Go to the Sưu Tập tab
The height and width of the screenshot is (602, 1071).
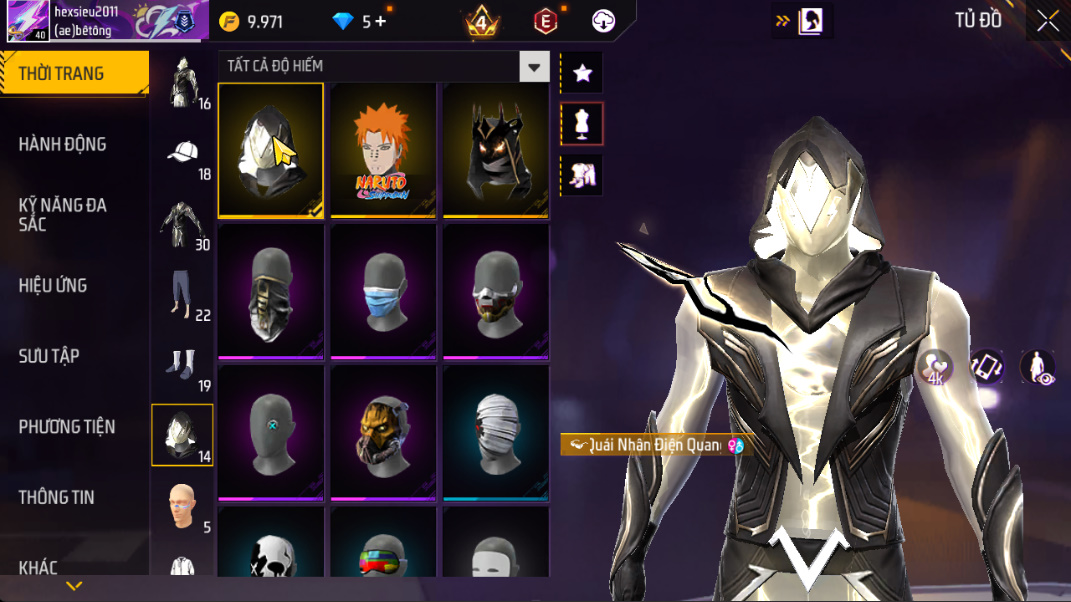tap(48, 356)
